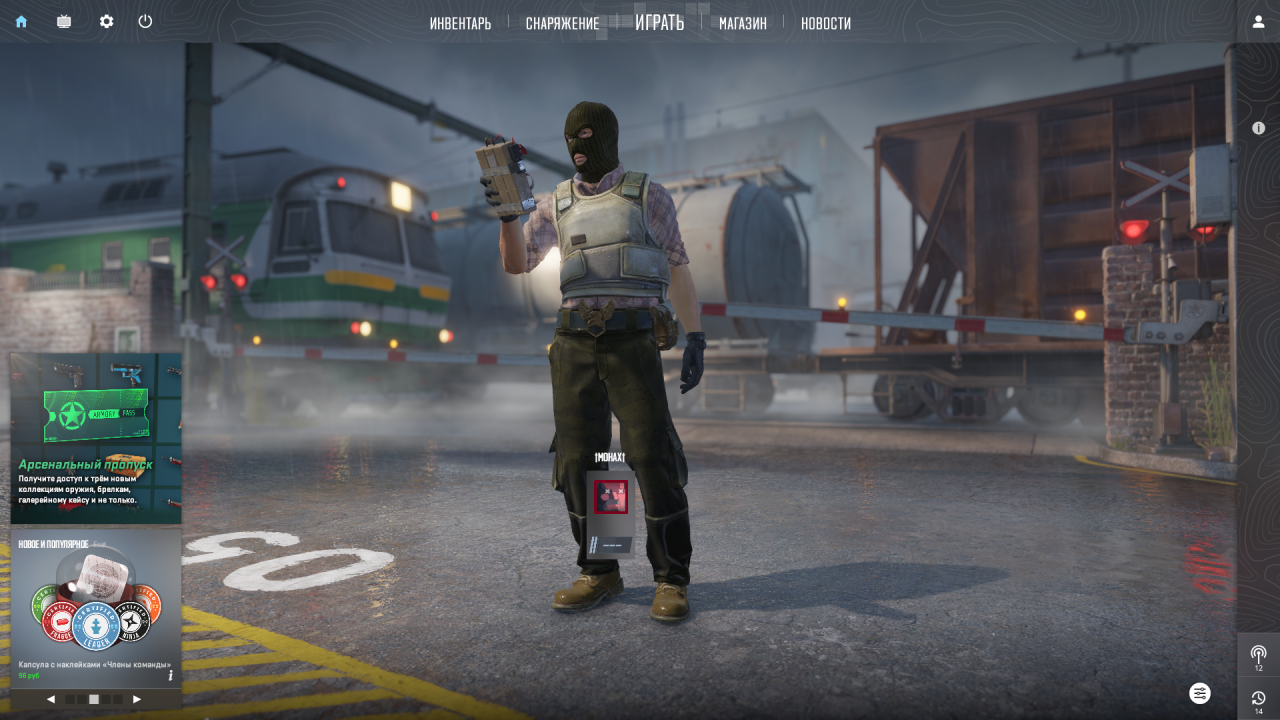1280x720 pixels.
Task: Open the ИНВЕНТАРЬ tab
Action: pos(460,23)
